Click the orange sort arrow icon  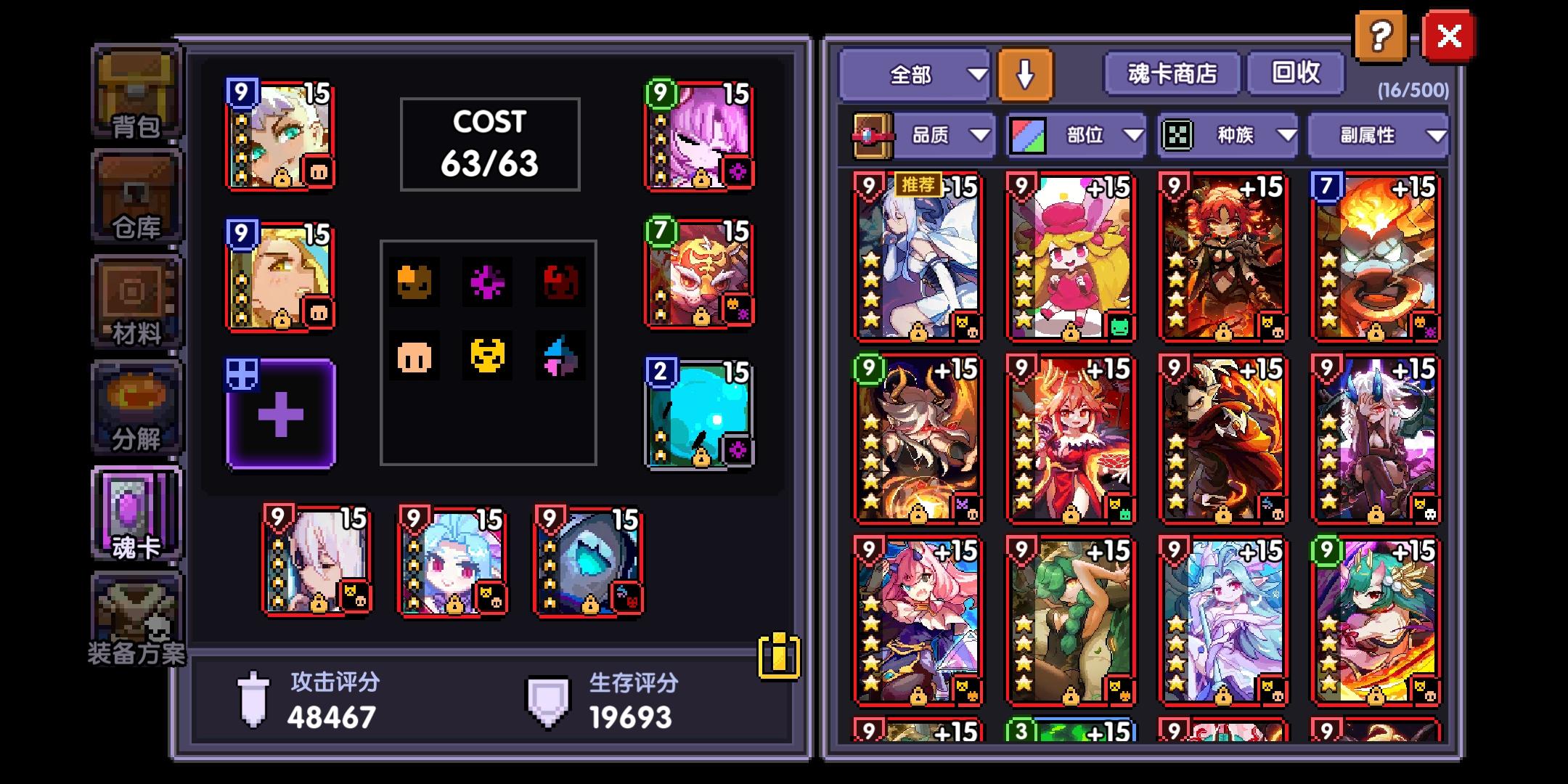point(1026,73)
